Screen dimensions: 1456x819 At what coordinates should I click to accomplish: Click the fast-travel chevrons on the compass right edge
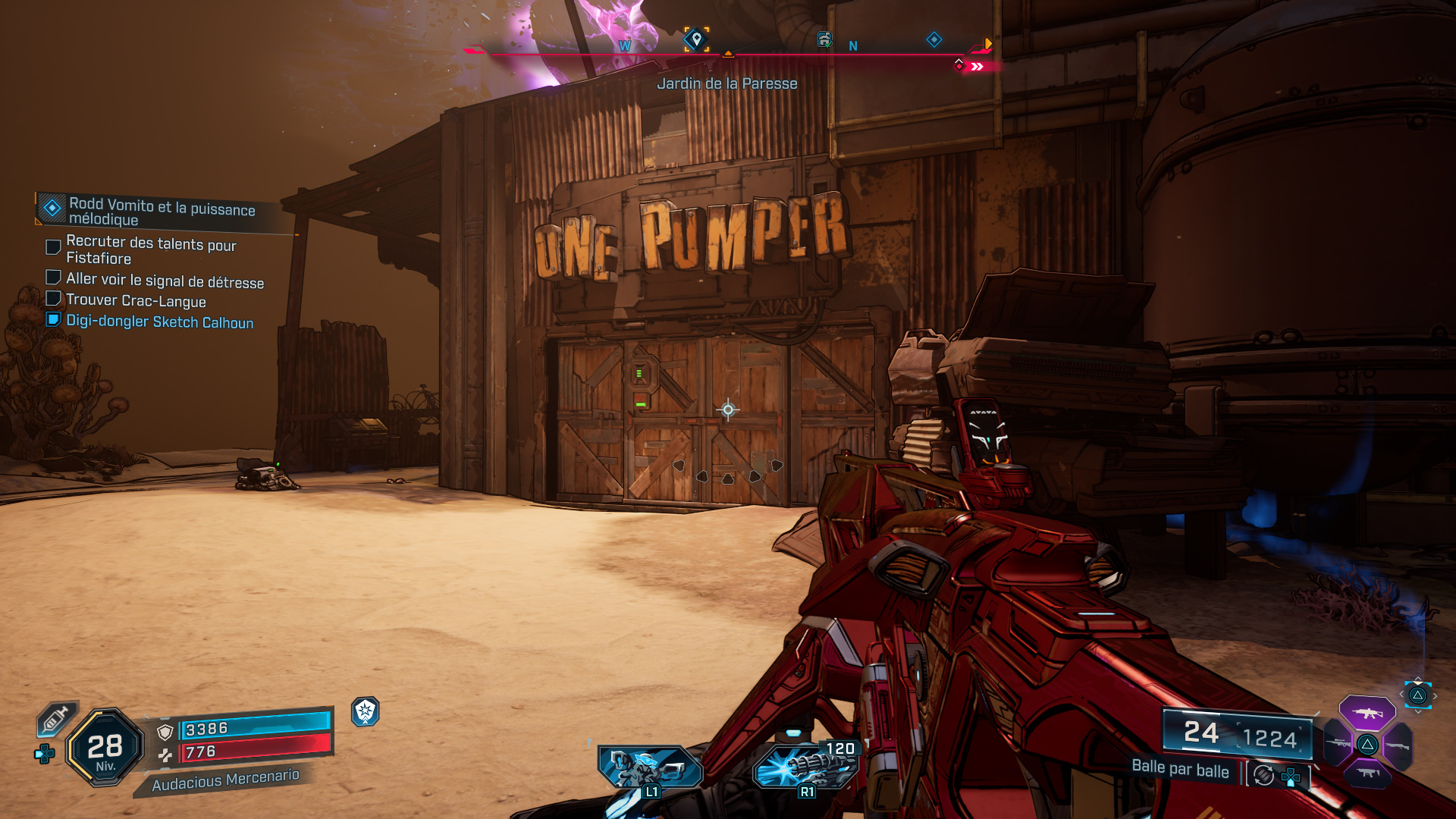978,65
